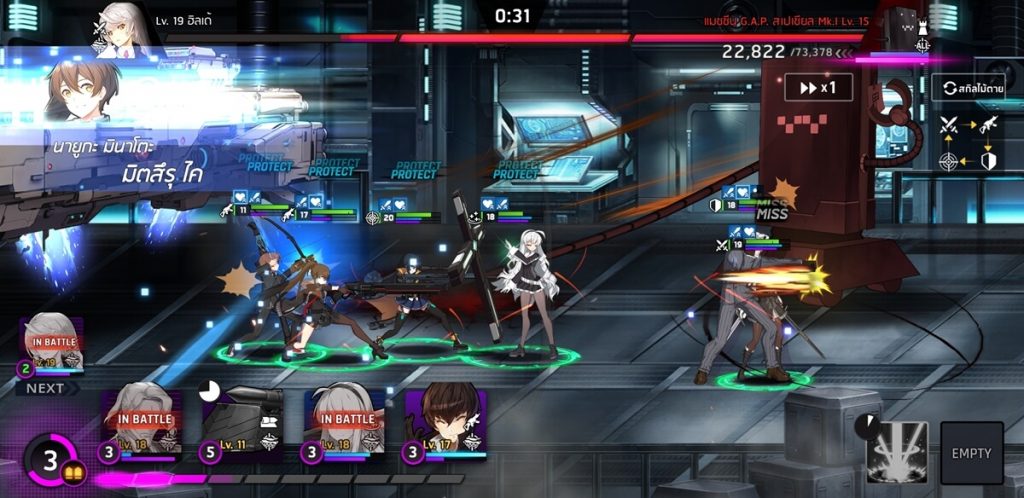Select the Lv. 18 headband girl card

pos(344,424)
